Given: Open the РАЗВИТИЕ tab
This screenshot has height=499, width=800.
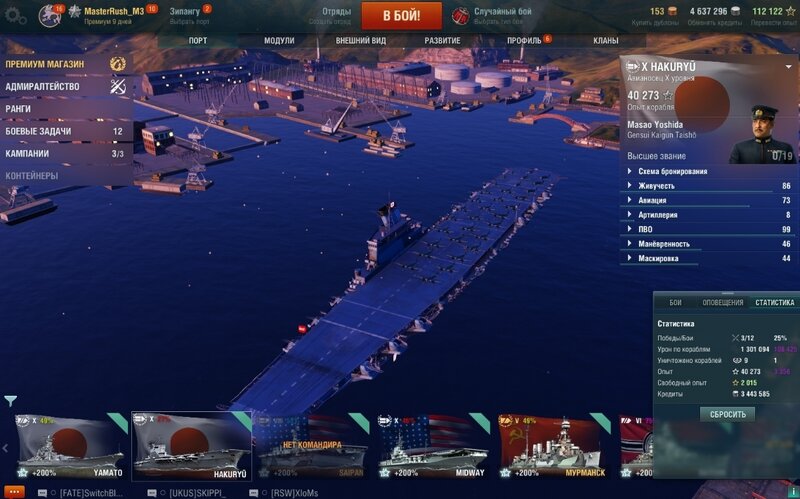Looking at the screenshot, I should click(442, 41).
